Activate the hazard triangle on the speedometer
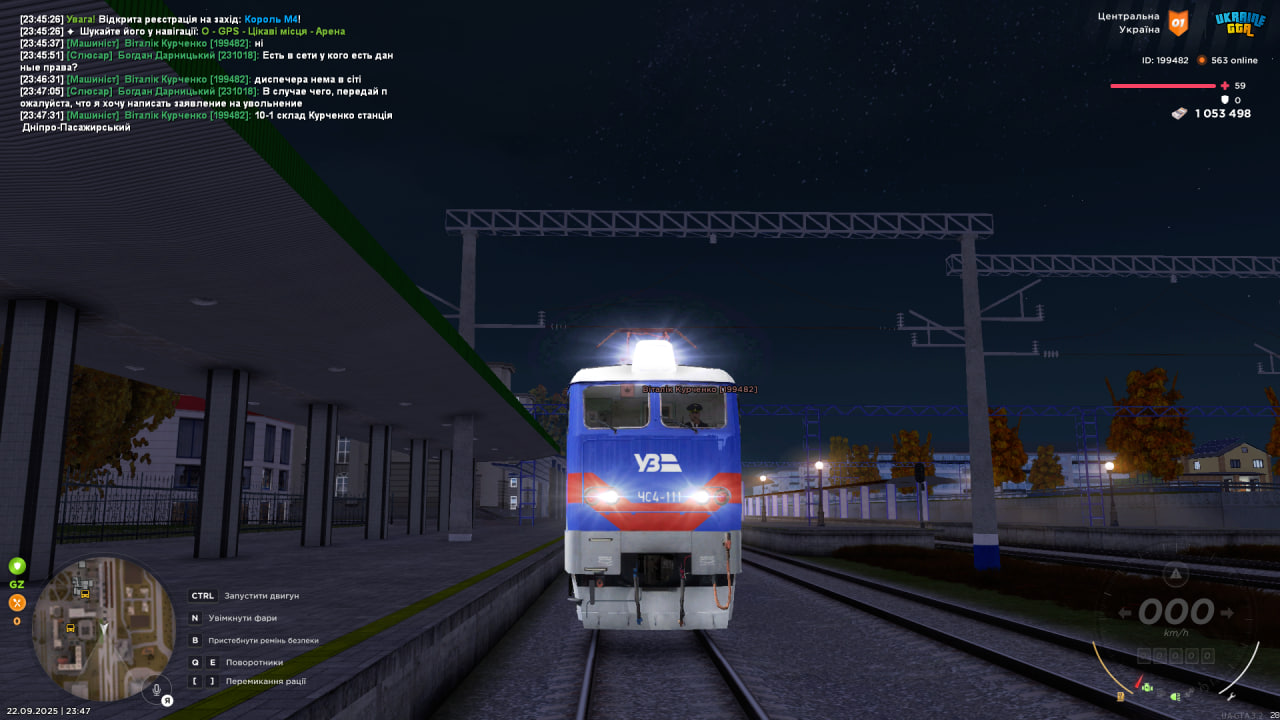Screen dimensions: 1280x720 tap(1176, 574)
